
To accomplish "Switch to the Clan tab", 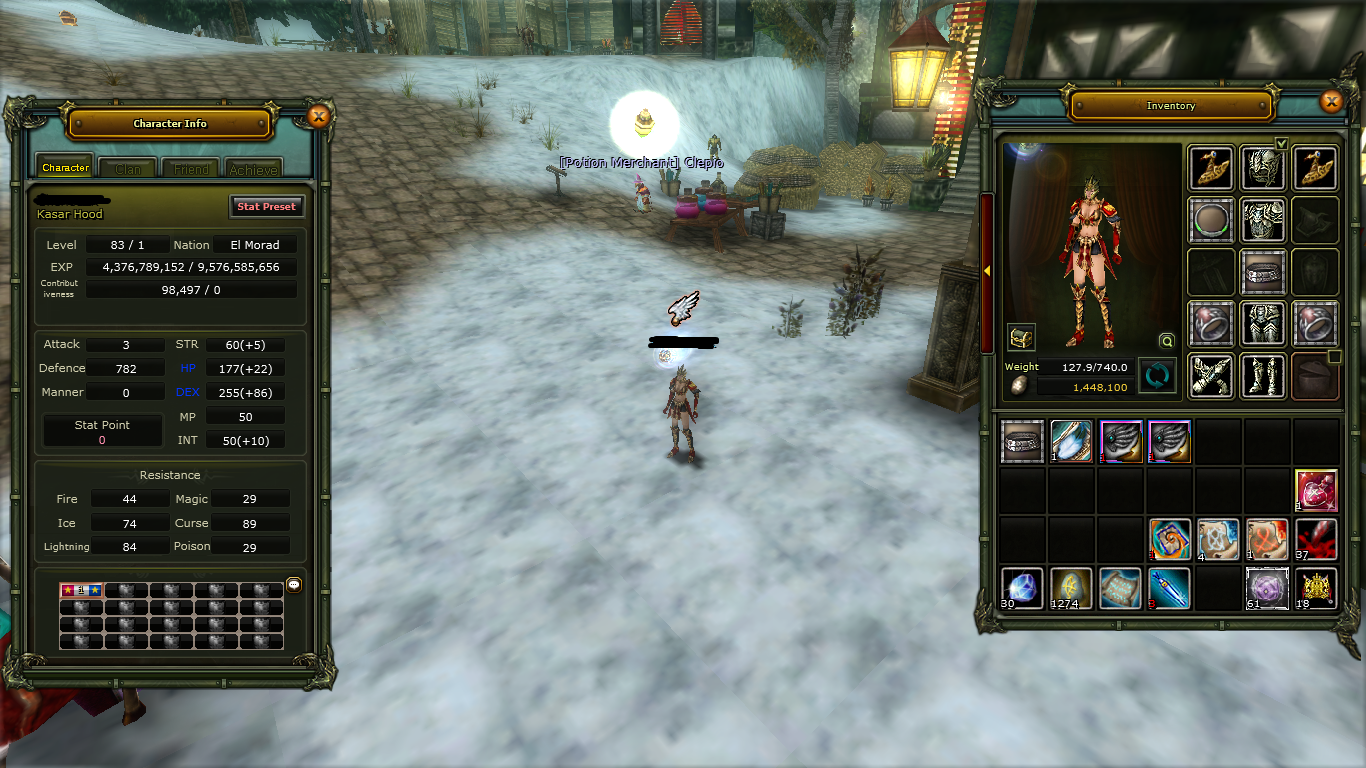I will tap(128, 169).
